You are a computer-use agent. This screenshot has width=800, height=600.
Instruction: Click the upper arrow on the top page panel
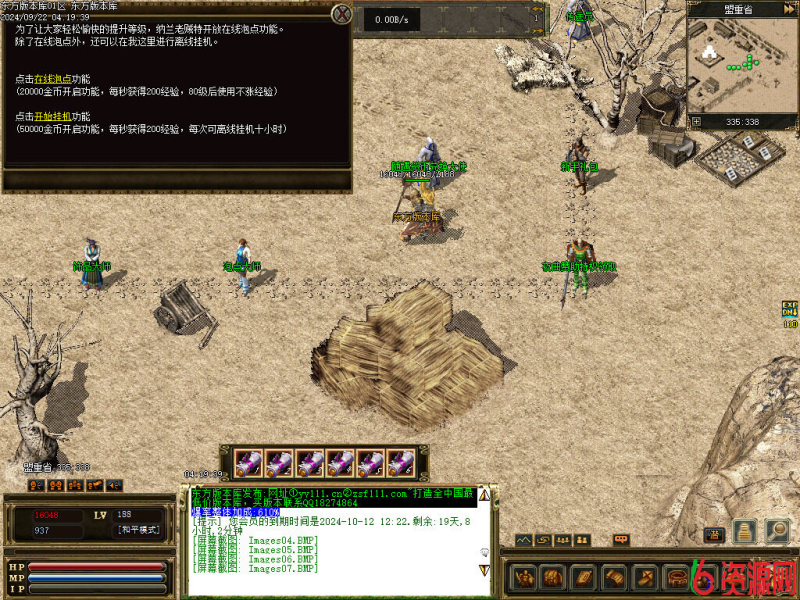tap(538, 8)
